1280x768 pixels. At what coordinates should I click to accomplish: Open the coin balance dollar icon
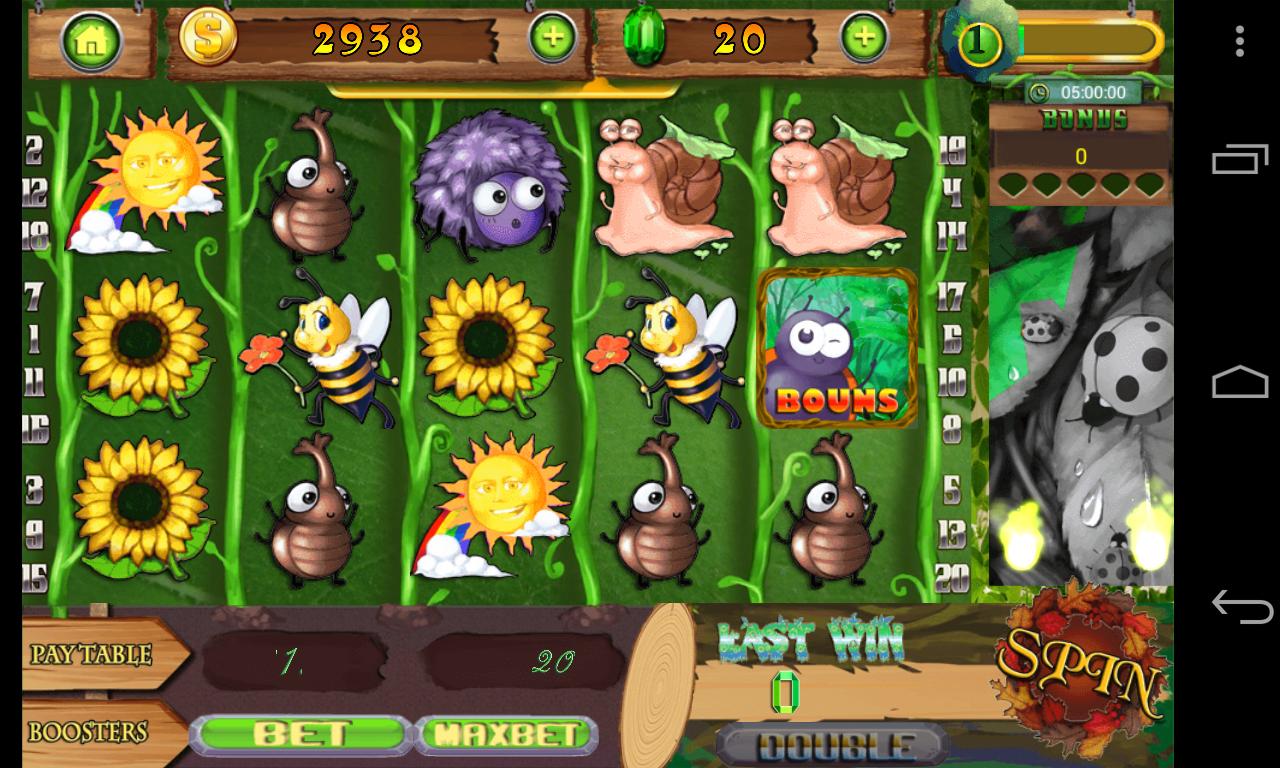207,40
